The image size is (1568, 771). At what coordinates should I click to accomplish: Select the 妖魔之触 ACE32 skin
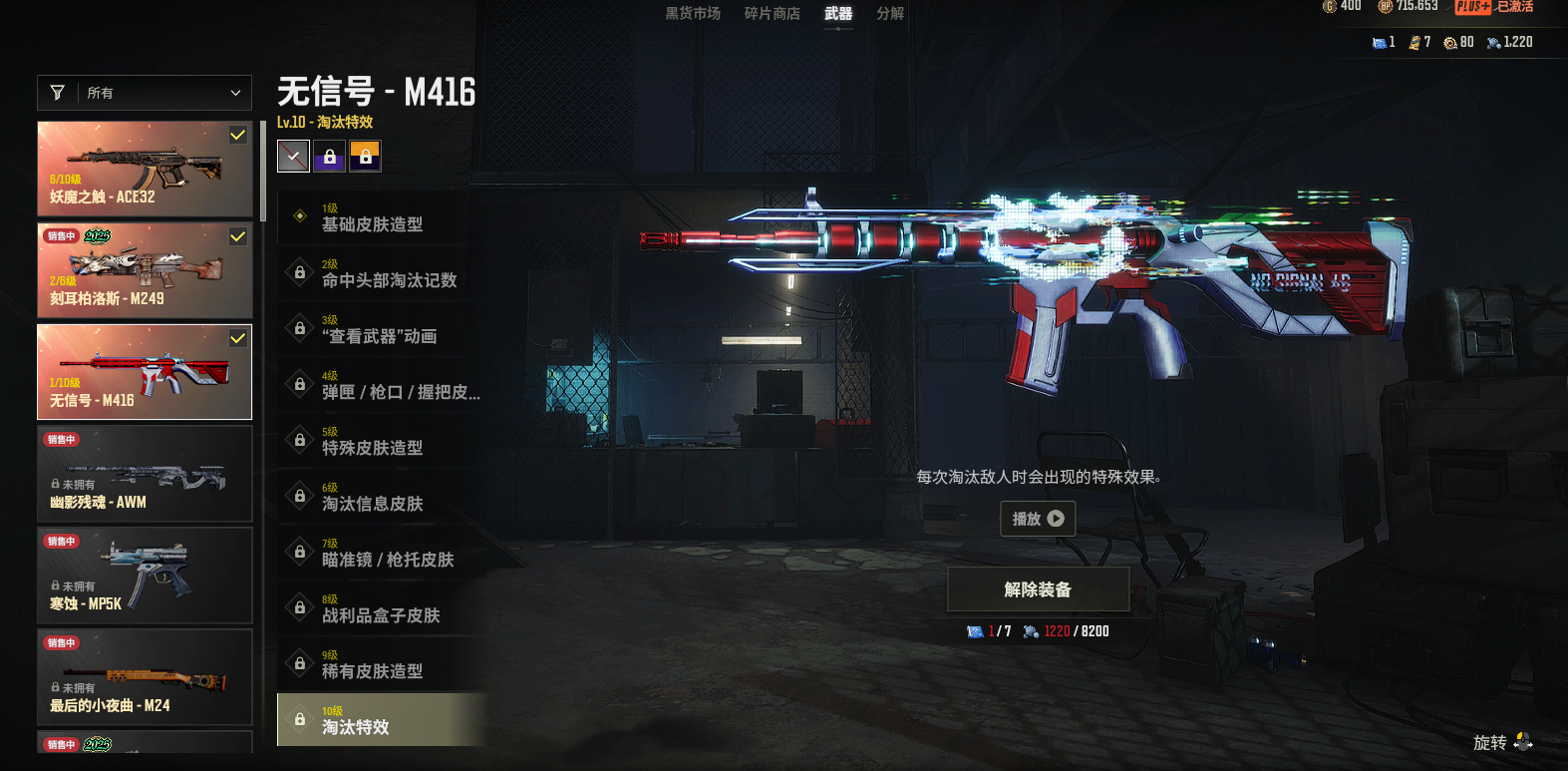click(x=145, y=170)
